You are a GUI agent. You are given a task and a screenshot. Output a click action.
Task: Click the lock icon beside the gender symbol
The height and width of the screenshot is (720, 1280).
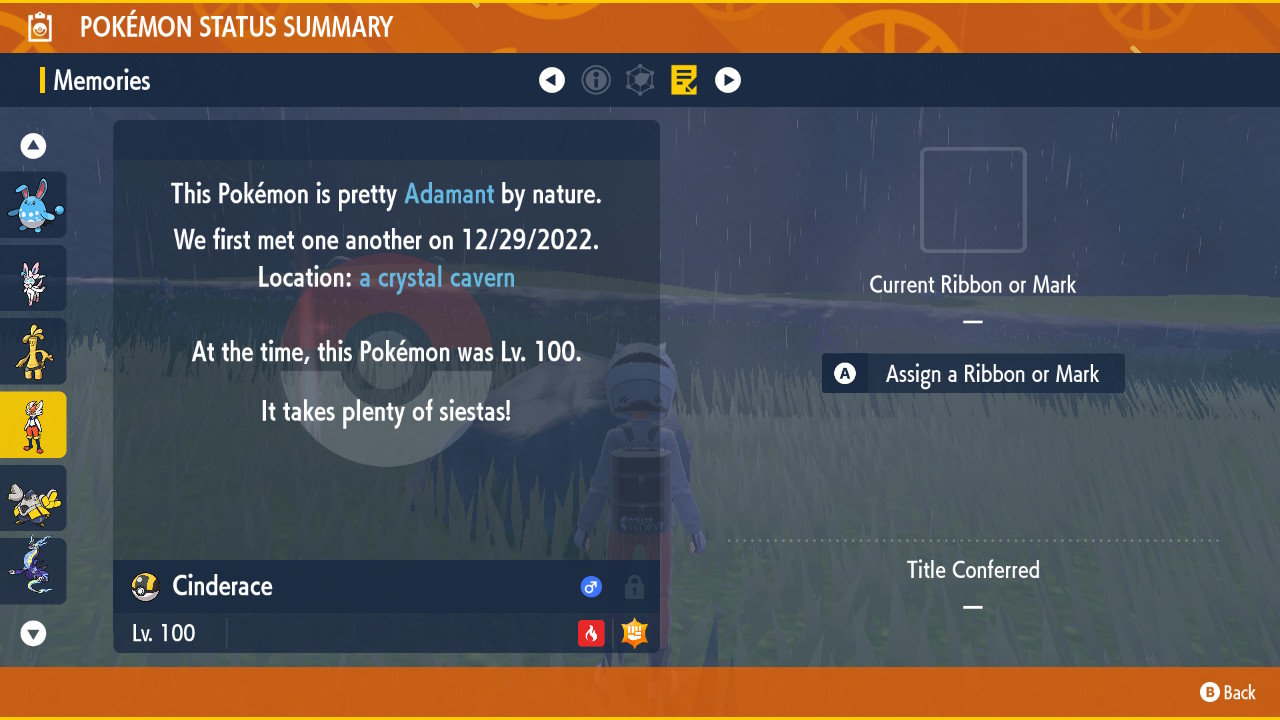(x=634, y=587)
